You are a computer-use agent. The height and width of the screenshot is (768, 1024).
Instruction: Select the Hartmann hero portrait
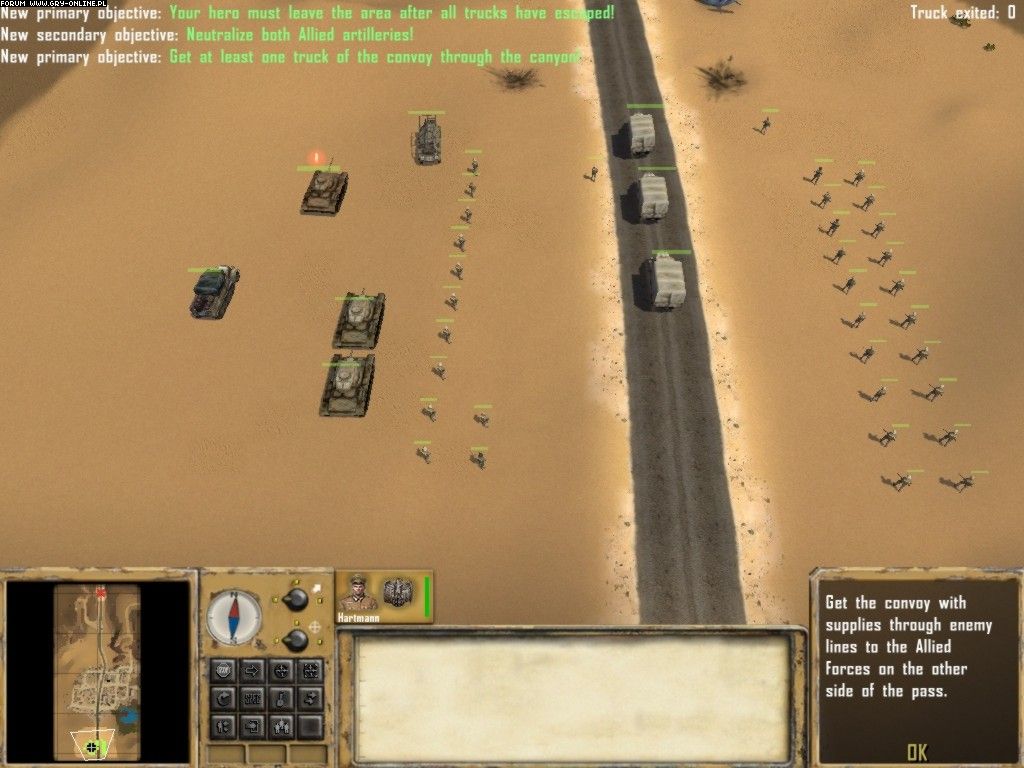(357, 593)
